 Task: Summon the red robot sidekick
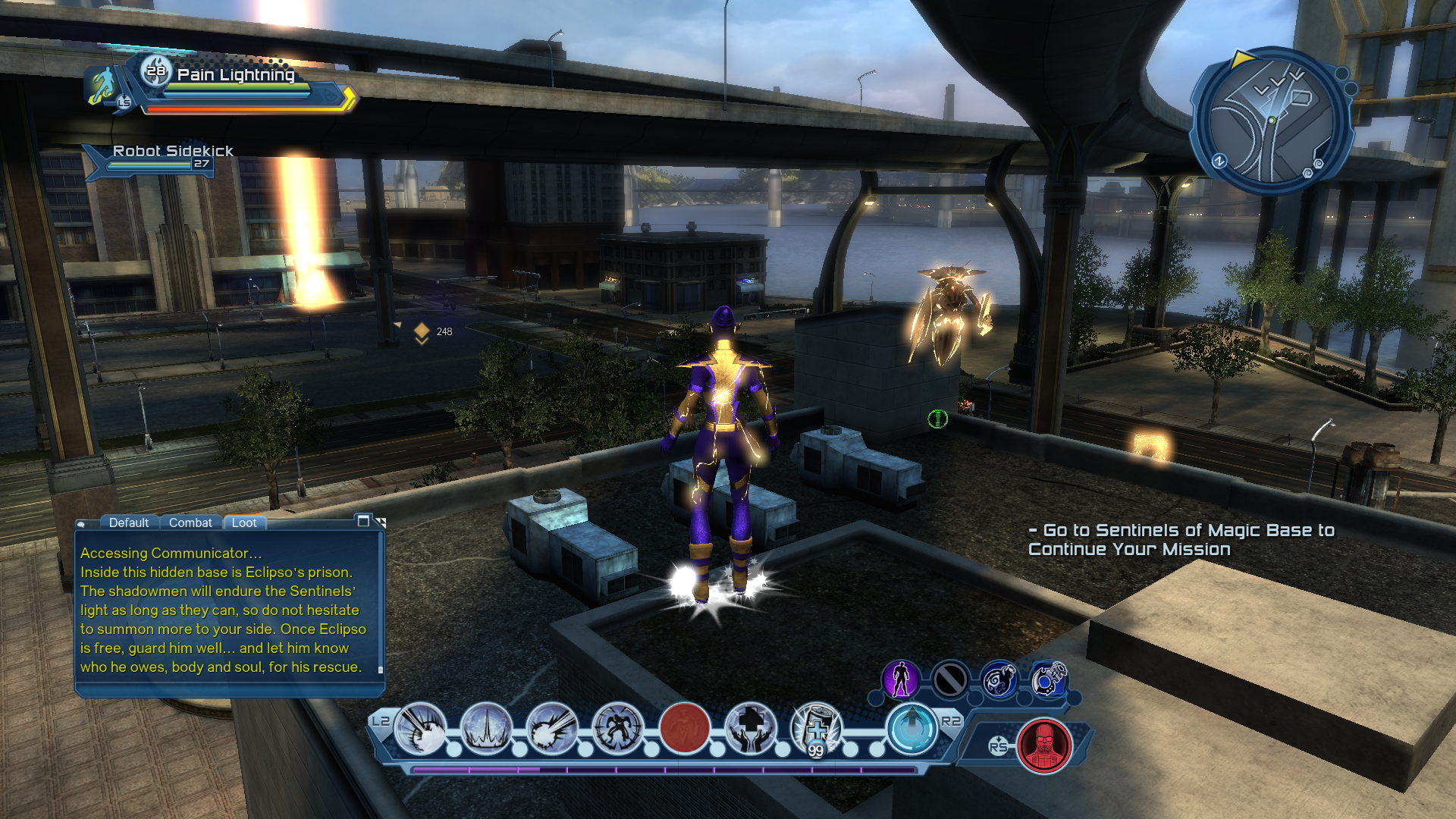pos(1044,745)
